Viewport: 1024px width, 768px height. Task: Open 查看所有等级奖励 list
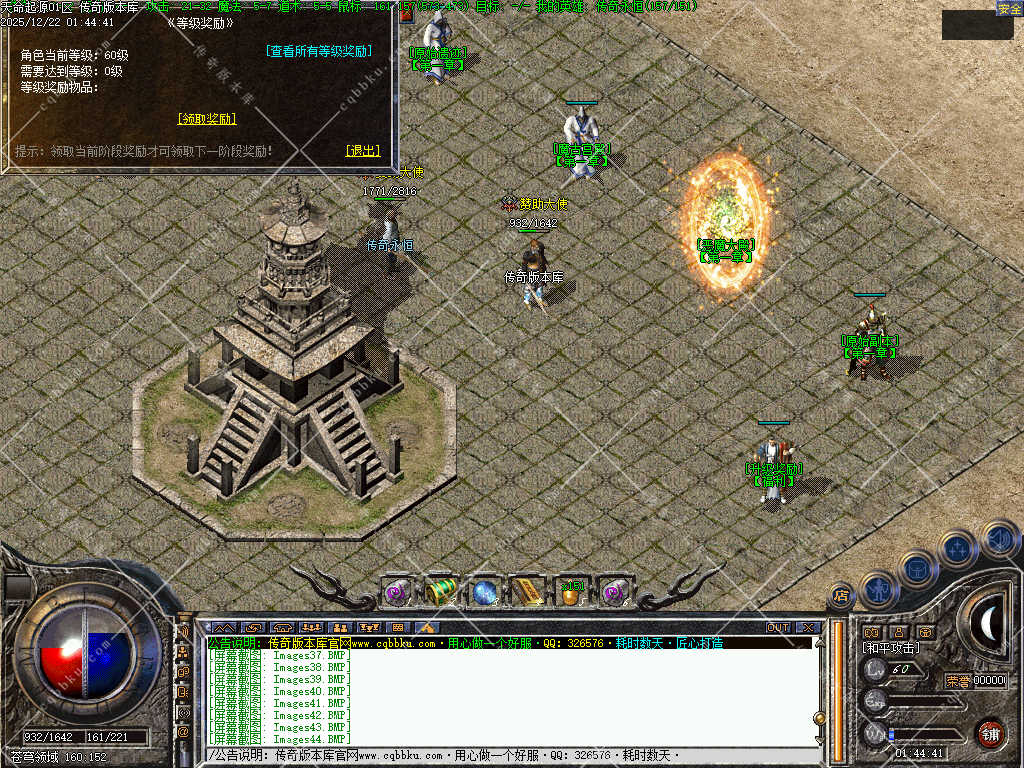[x=319, y=51]
